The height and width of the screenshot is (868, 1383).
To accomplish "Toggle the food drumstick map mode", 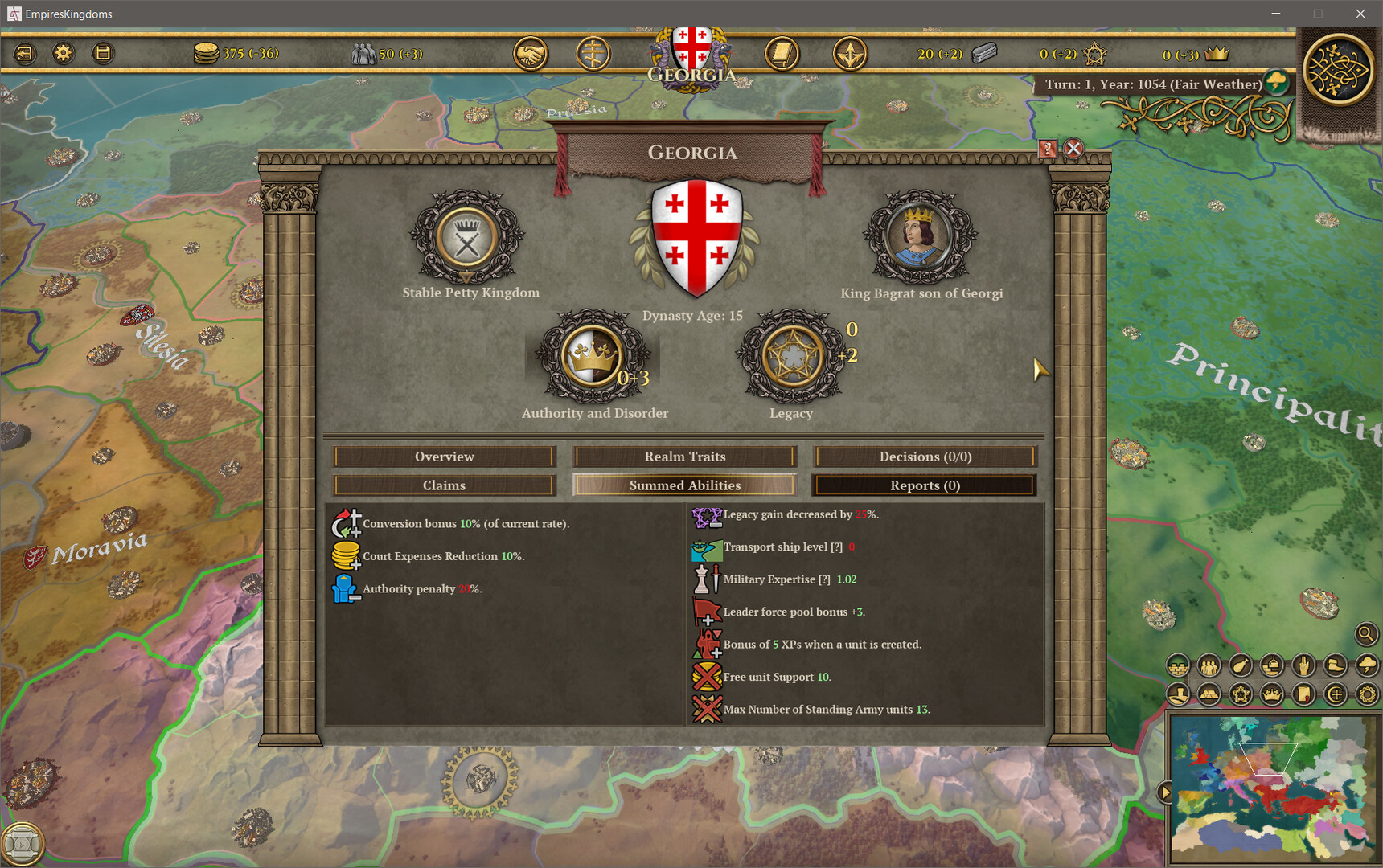I will [1239, 665].
